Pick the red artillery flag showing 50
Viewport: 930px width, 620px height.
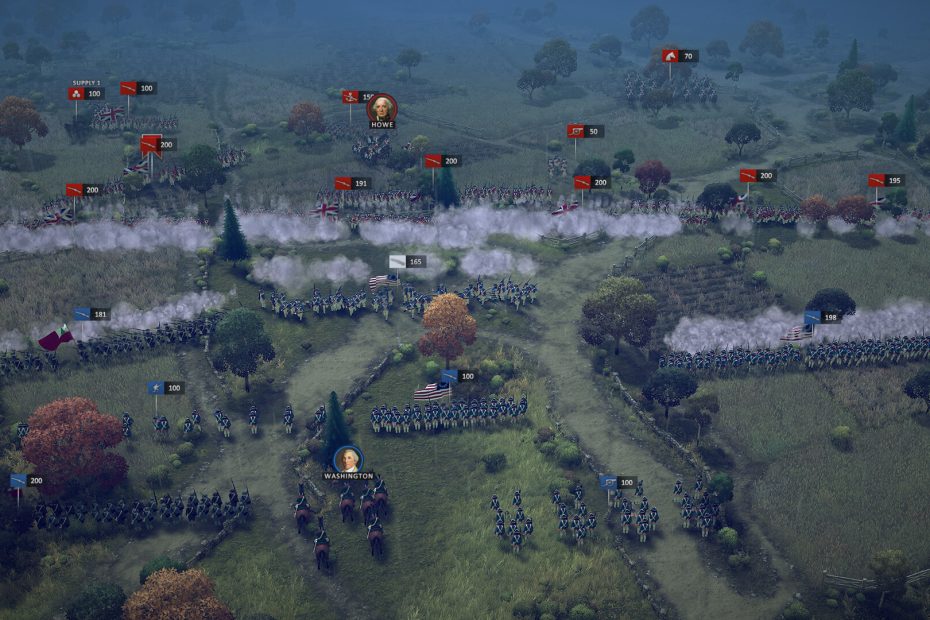(x=577, y=131)
